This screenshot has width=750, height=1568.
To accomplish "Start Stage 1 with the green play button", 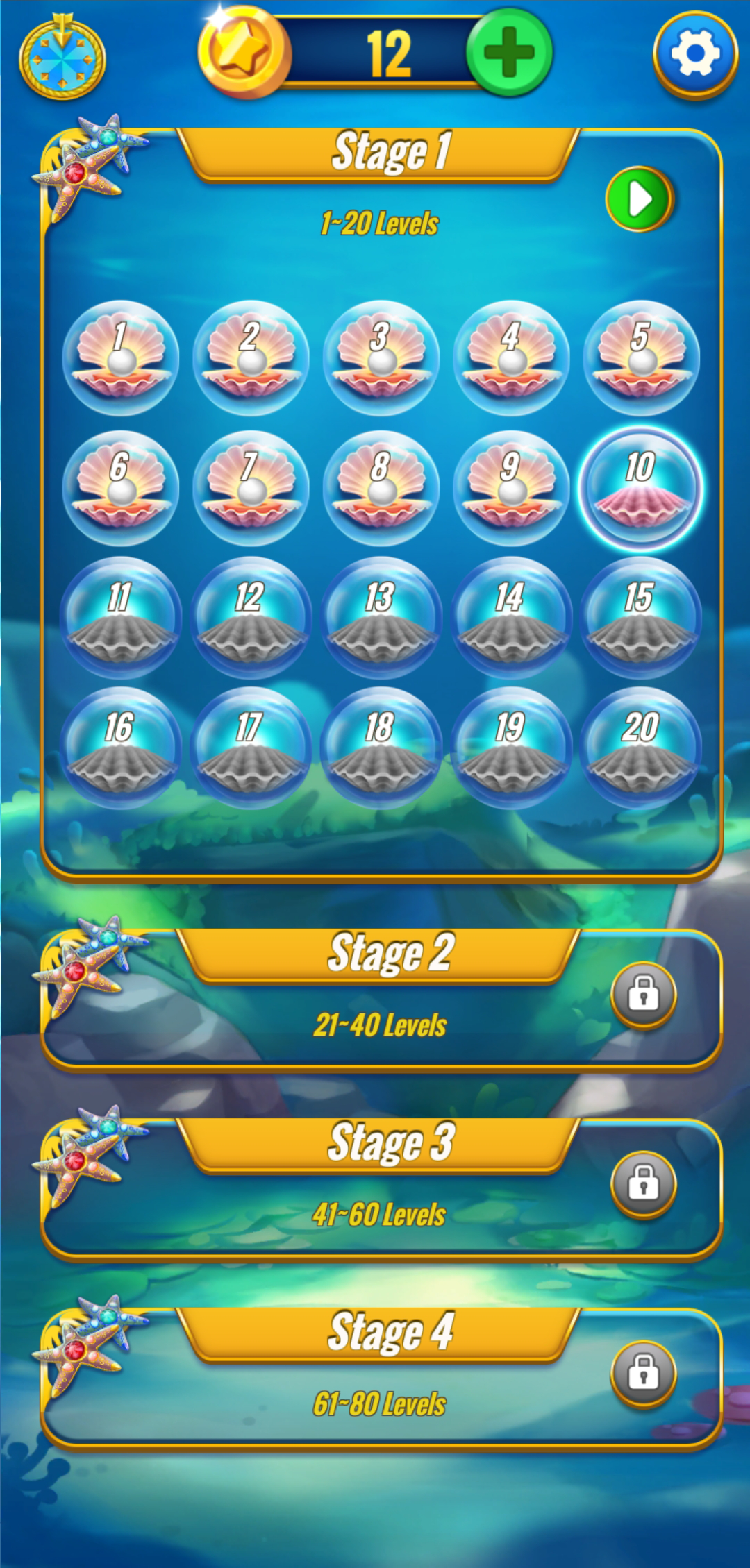I will click(x=639, y=199).
